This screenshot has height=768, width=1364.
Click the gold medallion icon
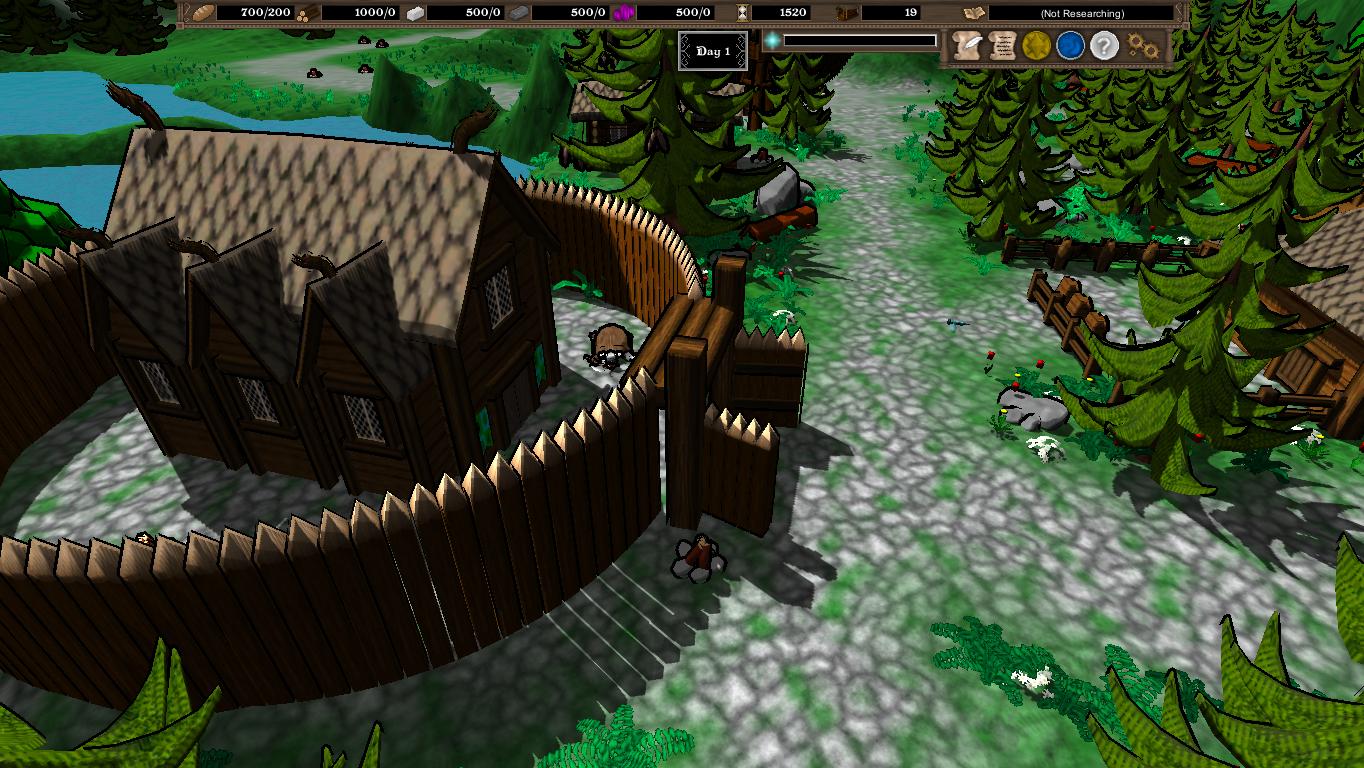tap(1037, 45)
